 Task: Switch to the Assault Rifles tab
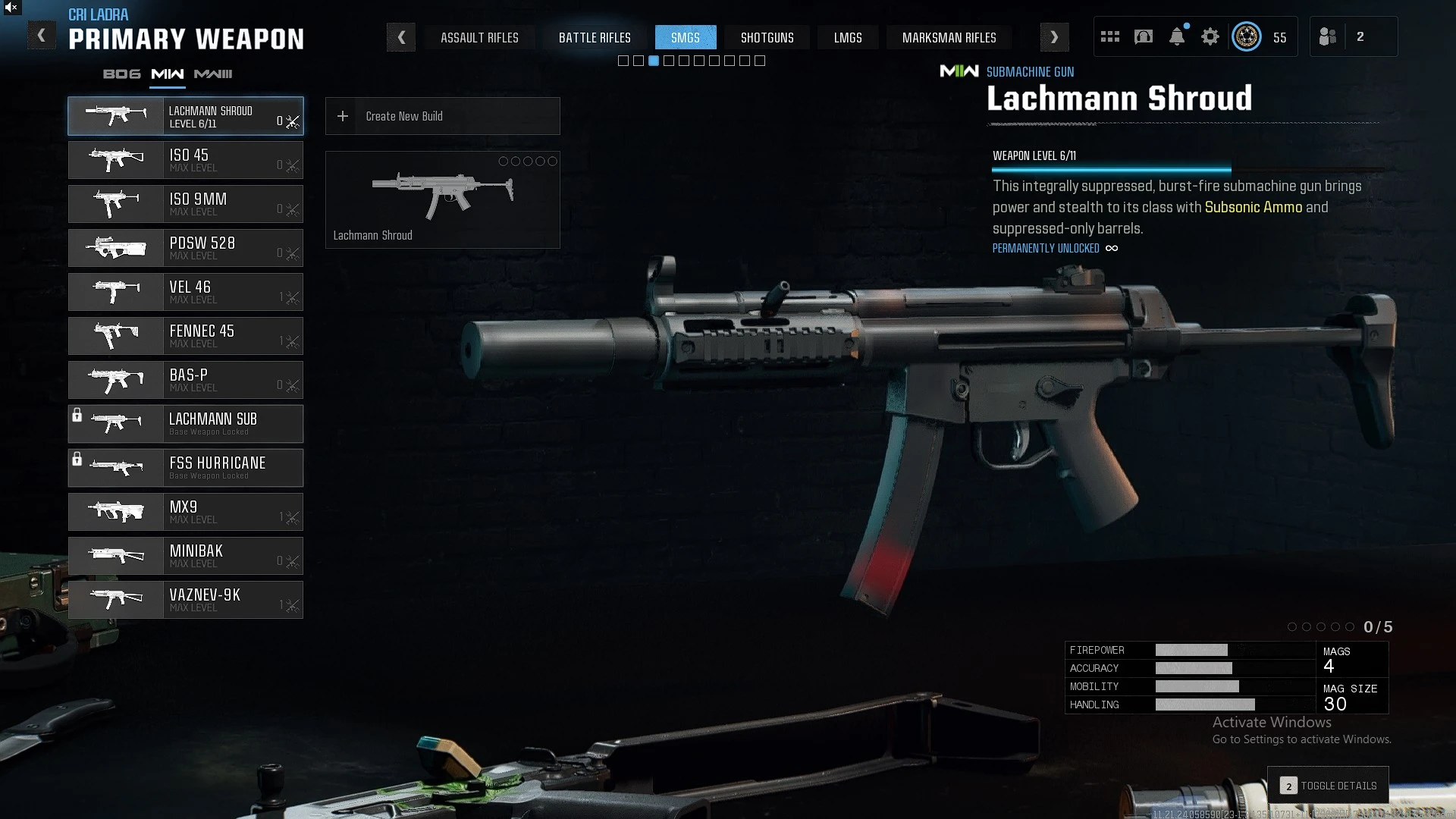pos(479,37)
